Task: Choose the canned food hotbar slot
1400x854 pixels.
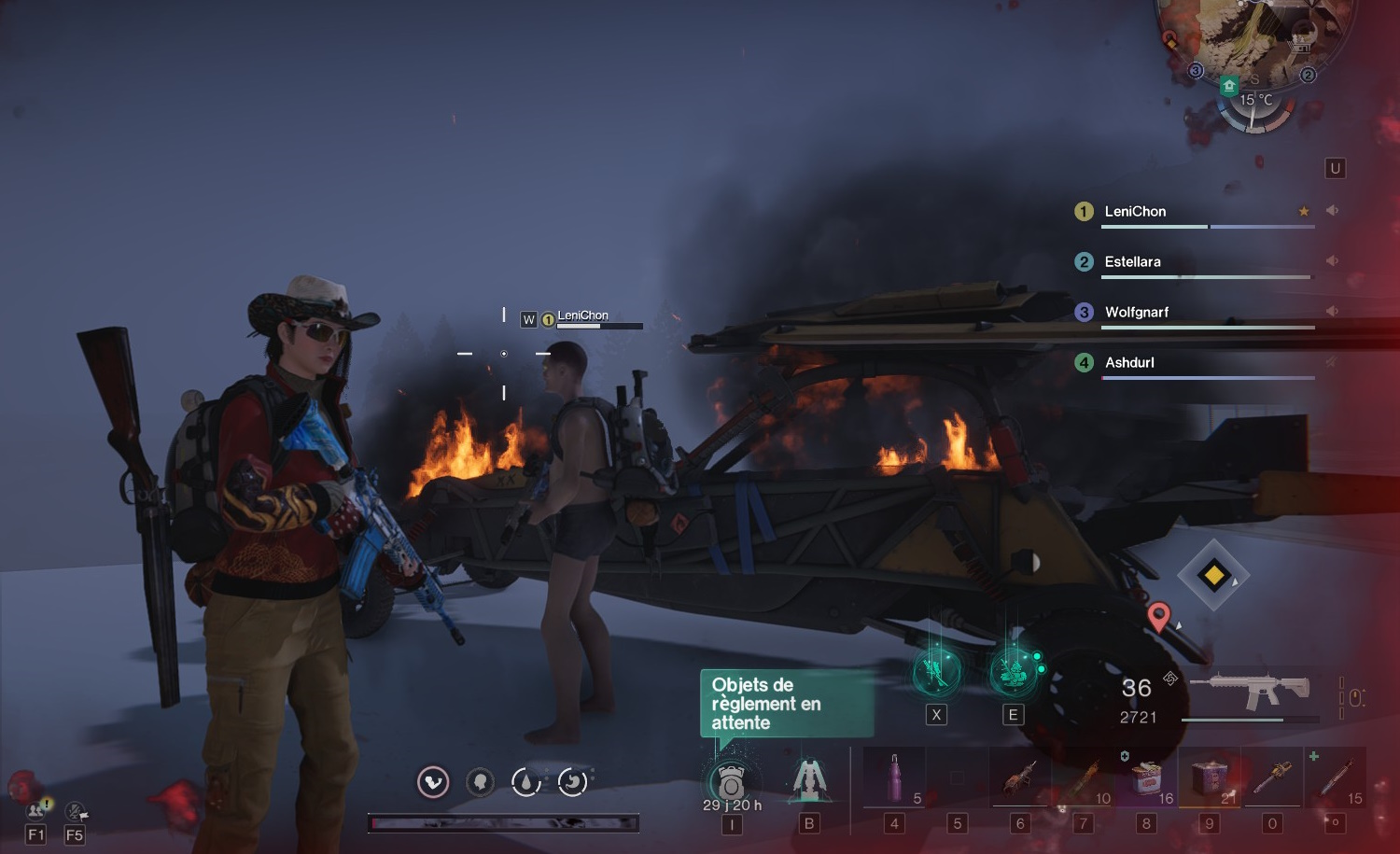Action: click(x=1146, y=778)
